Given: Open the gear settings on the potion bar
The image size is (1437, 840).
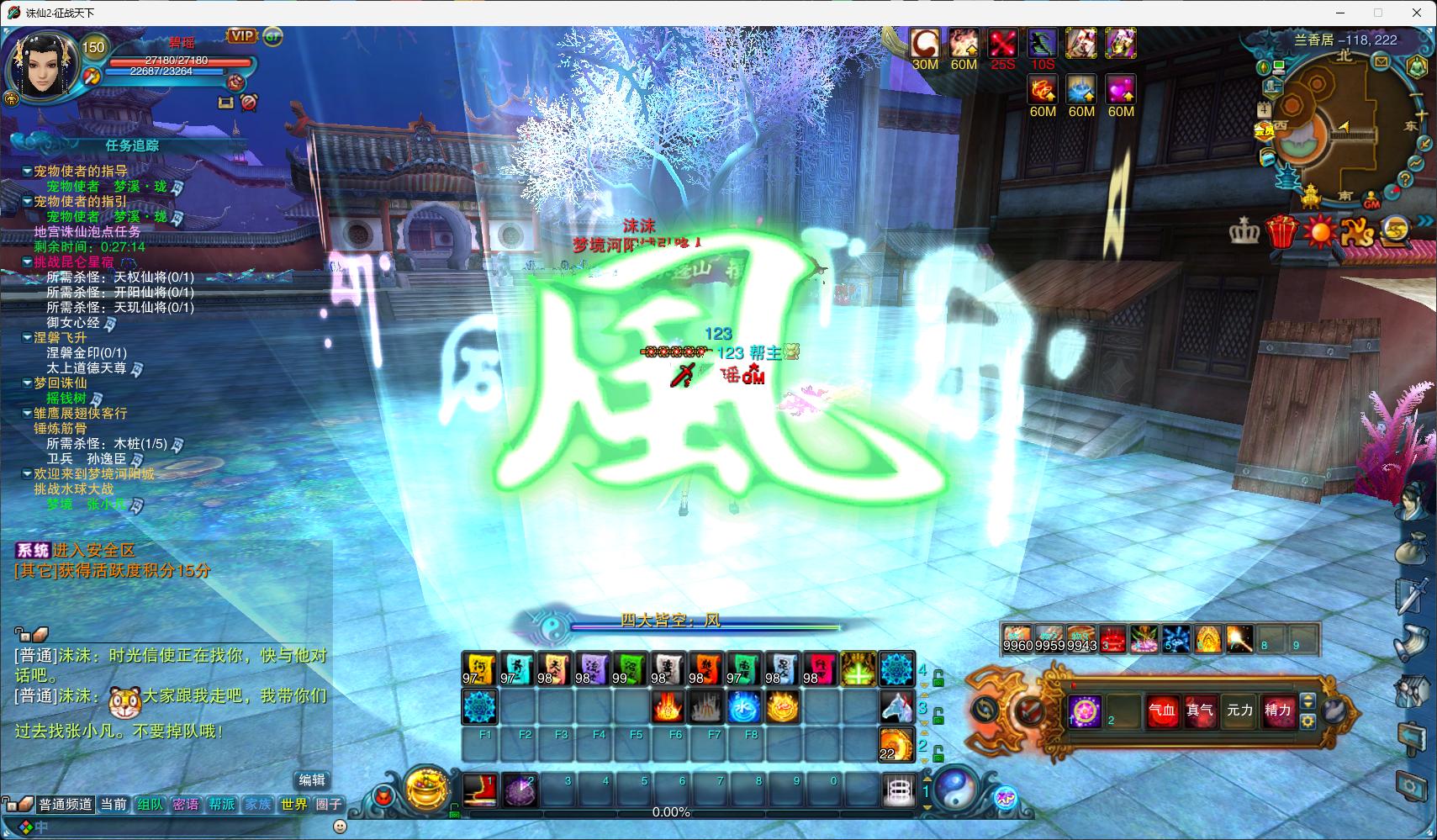Looking at the screenshot, I should pos(1308,721).
